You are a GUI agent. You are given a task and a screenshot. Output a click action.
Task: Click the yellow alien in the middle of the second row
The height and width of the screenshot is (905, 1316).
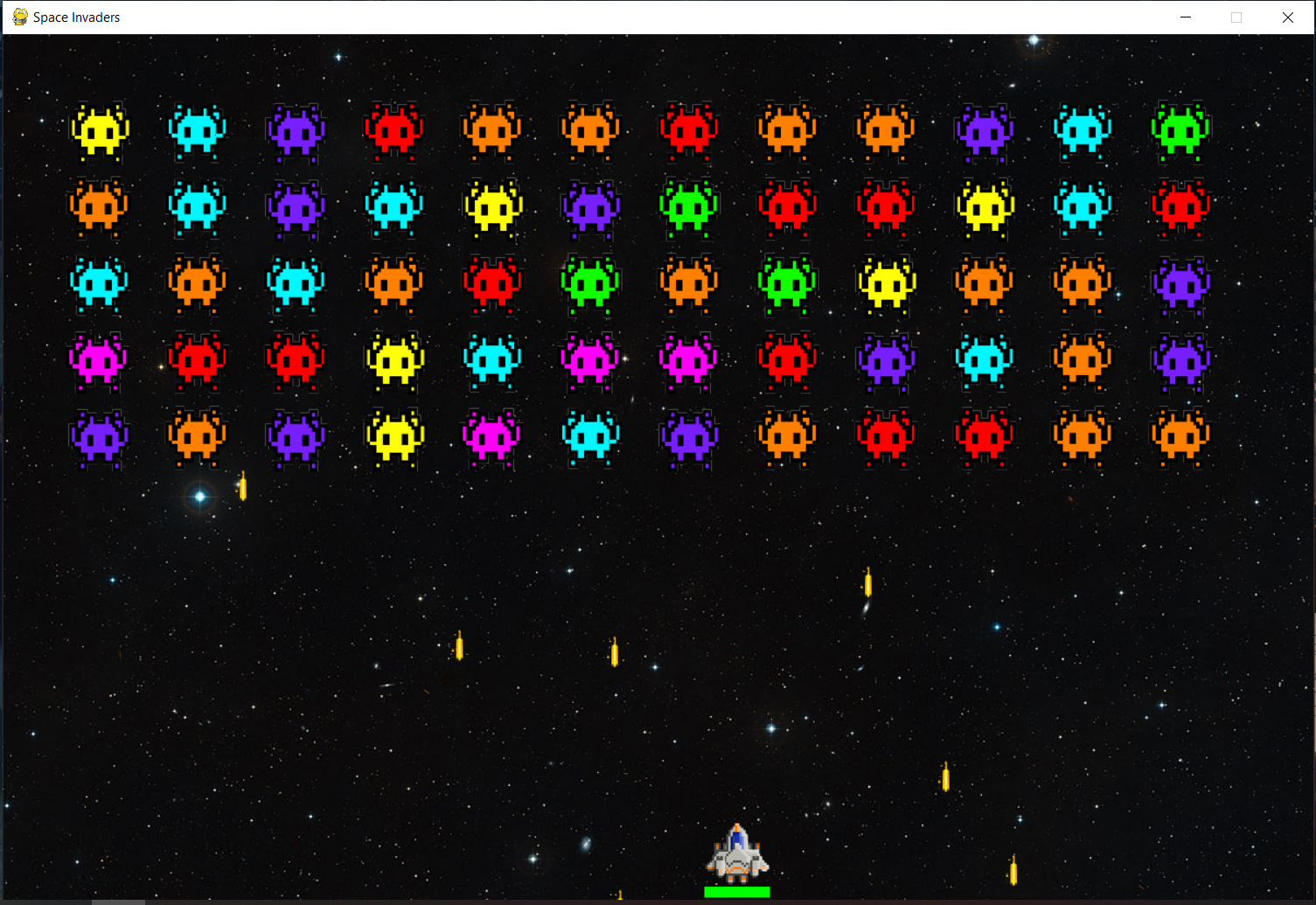(x=492, y=208)
